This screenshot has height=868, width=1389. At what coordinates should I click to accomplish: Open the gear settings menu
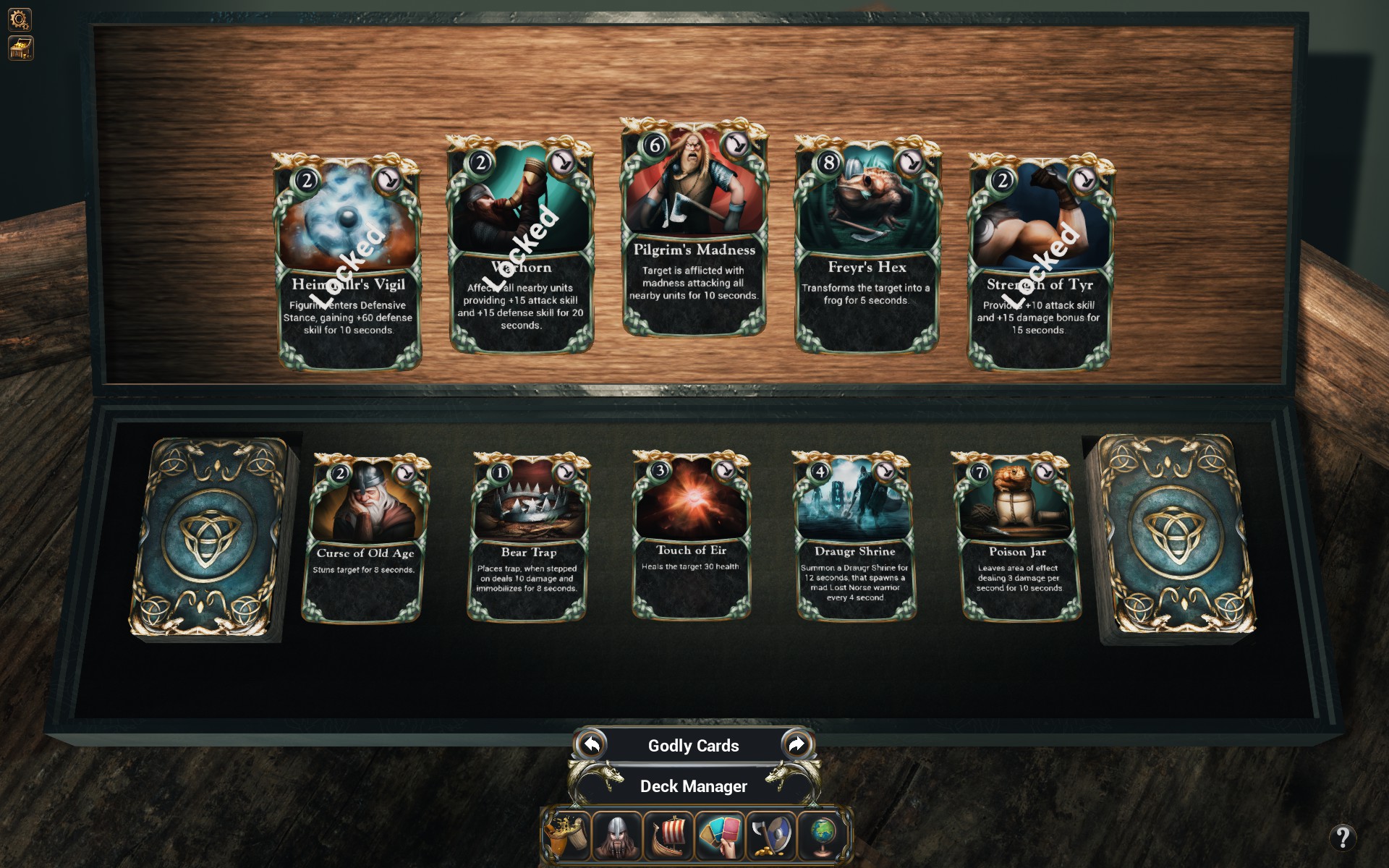(x=20, y=19)
